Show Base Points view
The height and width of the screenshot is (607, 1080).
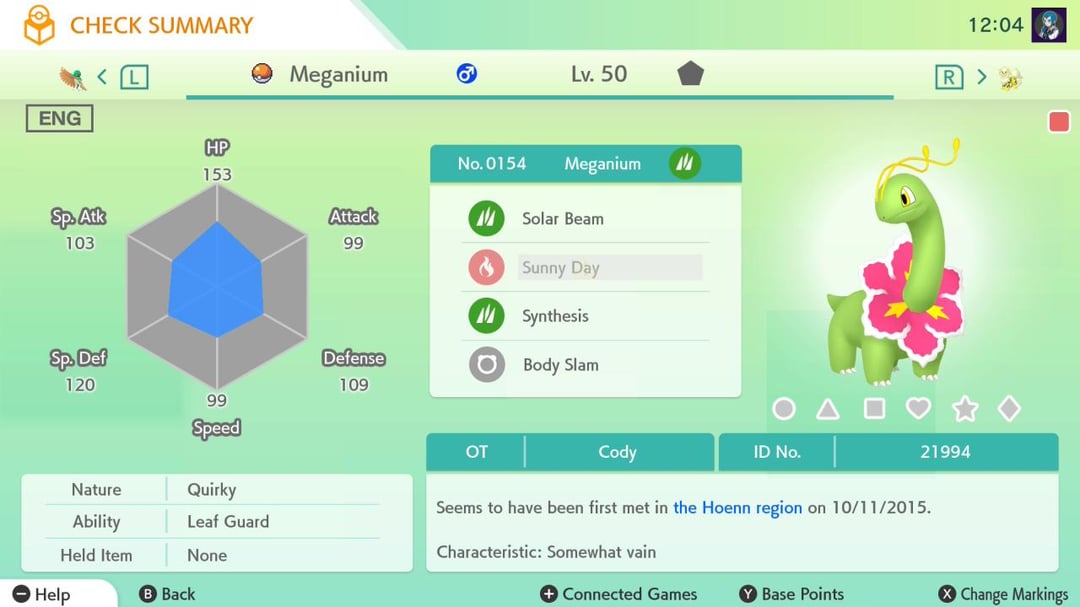point(791,594)
